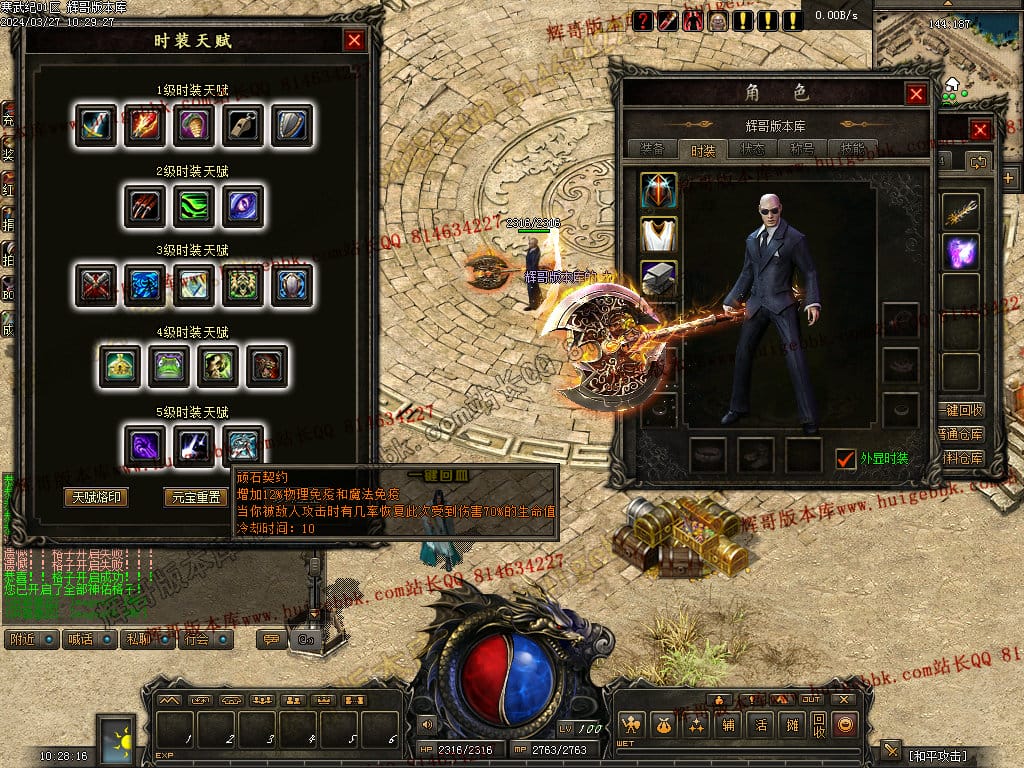Toggle the sound speaker button
The height and width of the screenshot is (768, 1024).
[428, 724]
